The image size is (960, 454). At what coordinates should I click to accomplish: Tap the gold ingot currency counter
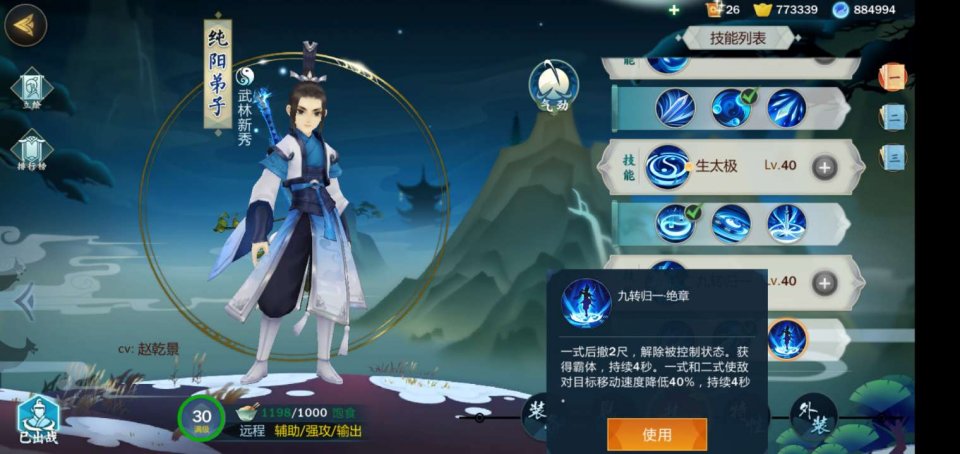tap(786, 10)
